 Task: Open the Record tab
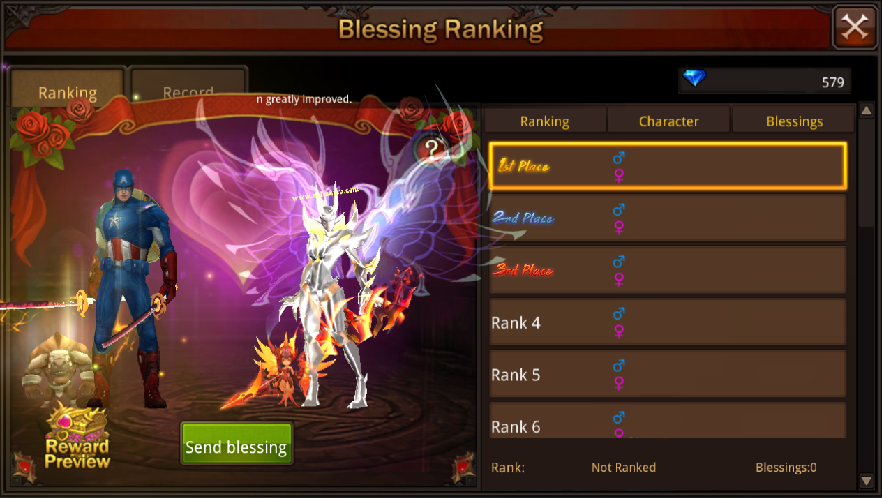(x=188, y=90)
